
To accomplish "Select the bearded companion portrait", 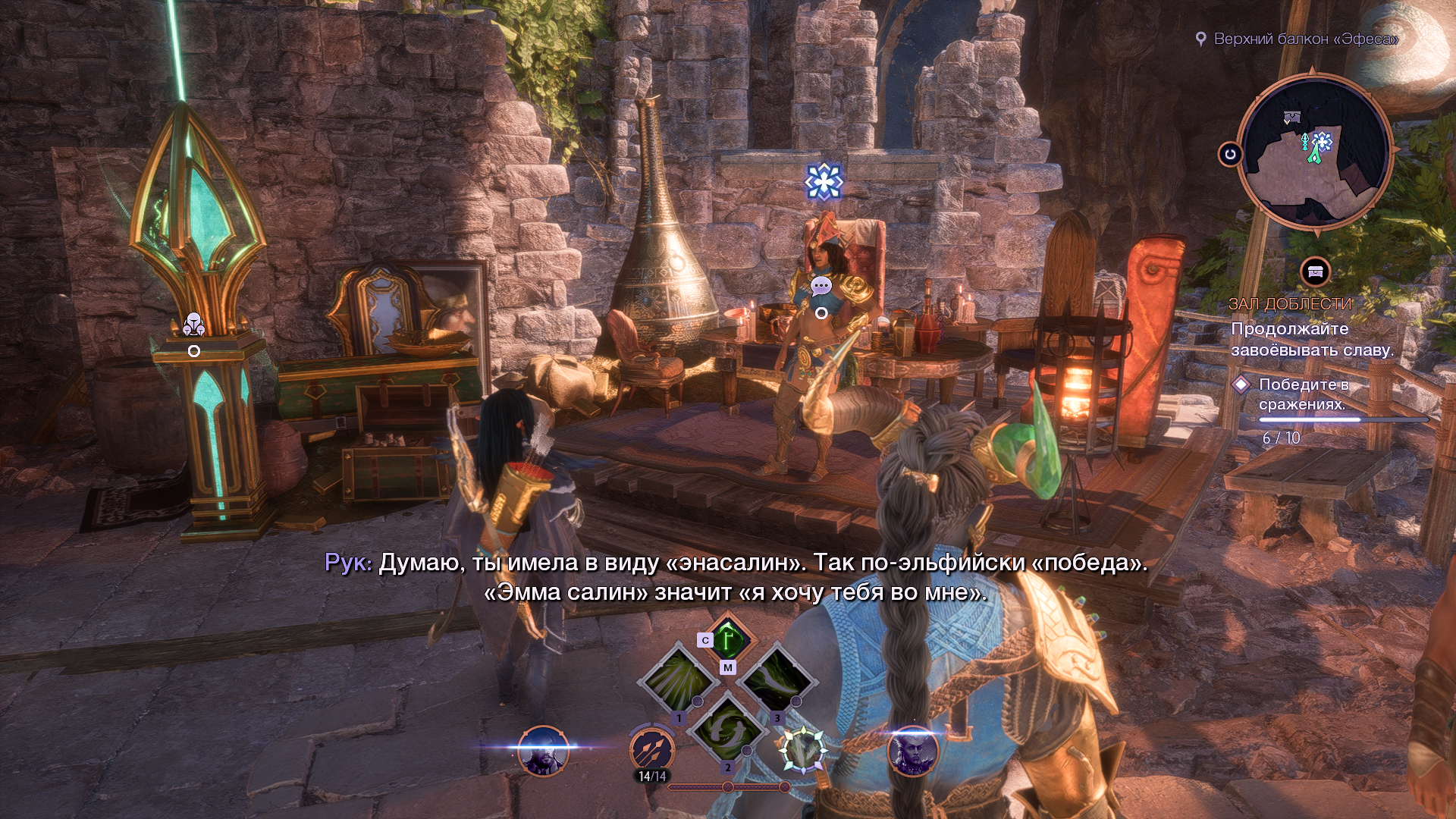I will (543, 751).
